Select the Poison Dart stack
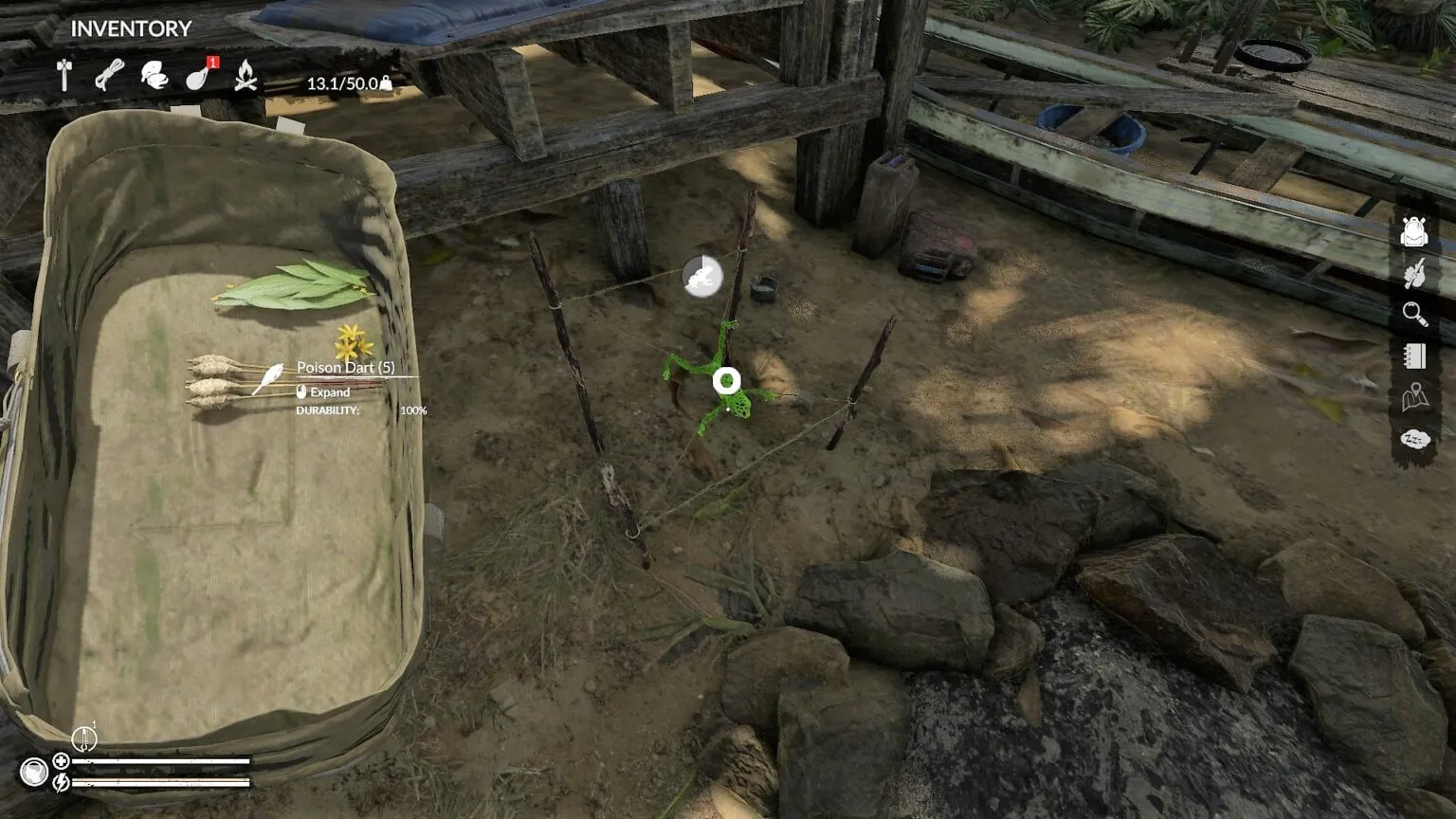 [227, 380]
